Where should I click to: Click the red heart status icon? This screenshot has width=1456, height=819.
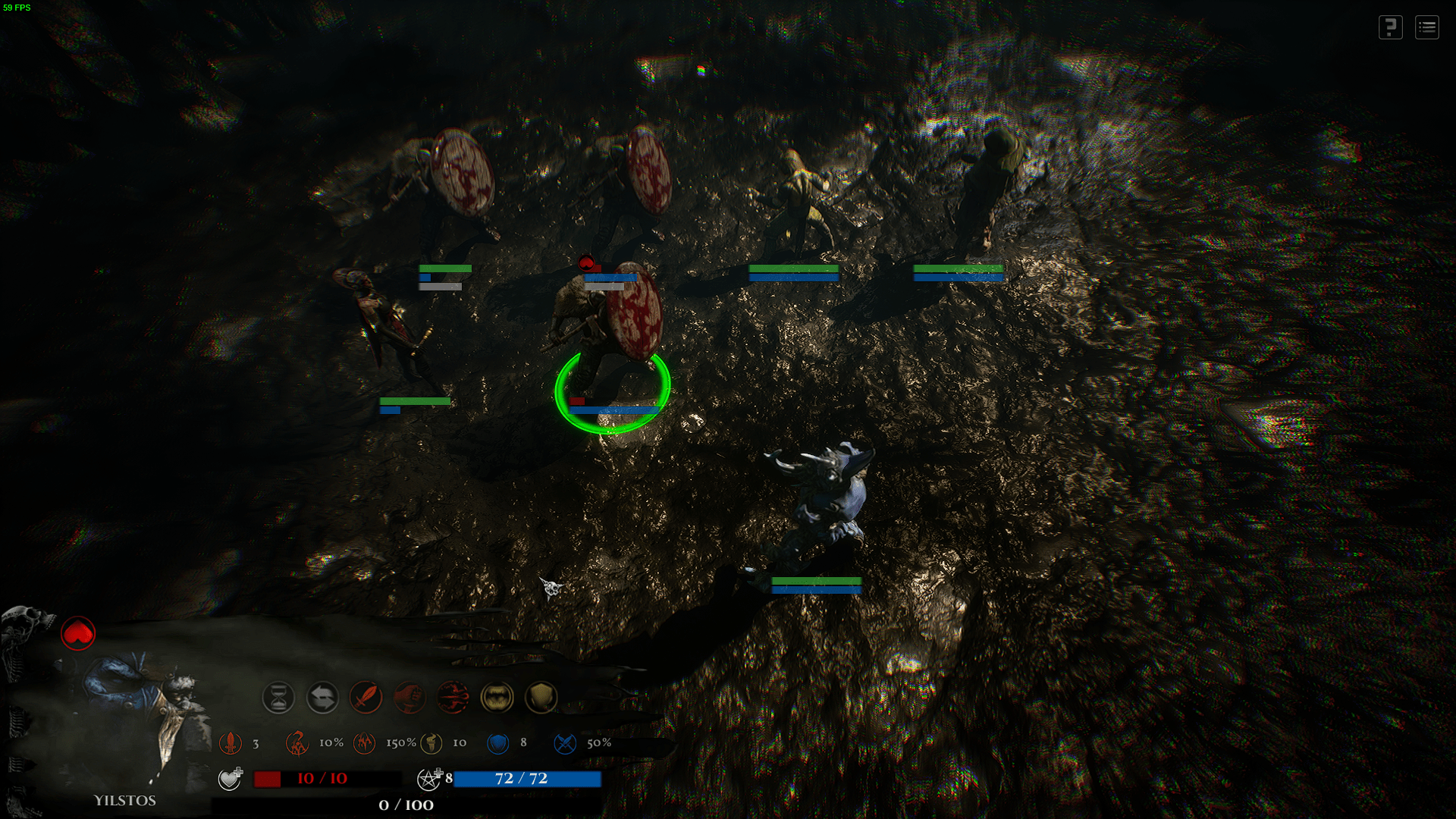[78, 633]
